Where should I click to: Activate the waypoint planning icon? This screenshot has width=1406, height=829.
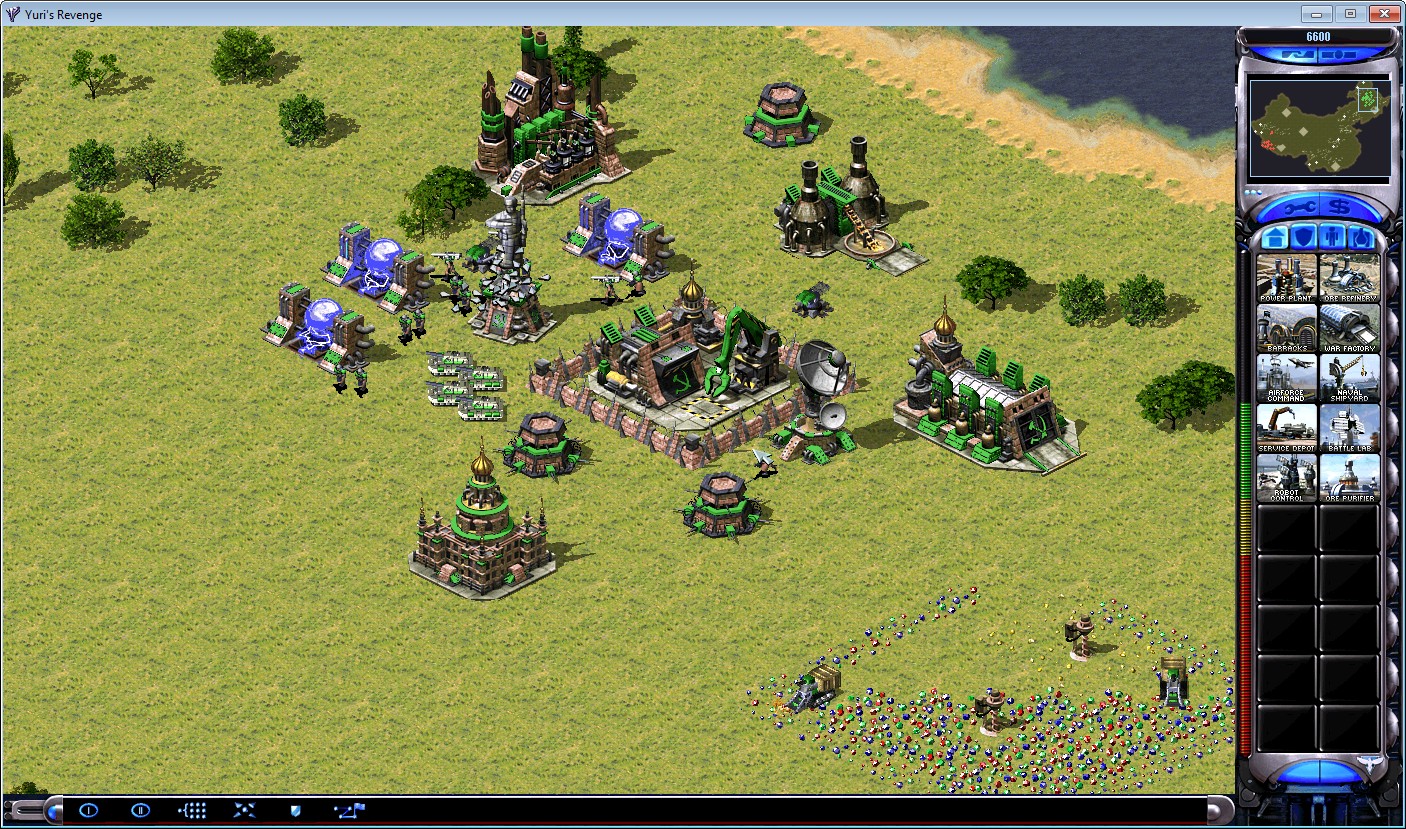point(348,810)
